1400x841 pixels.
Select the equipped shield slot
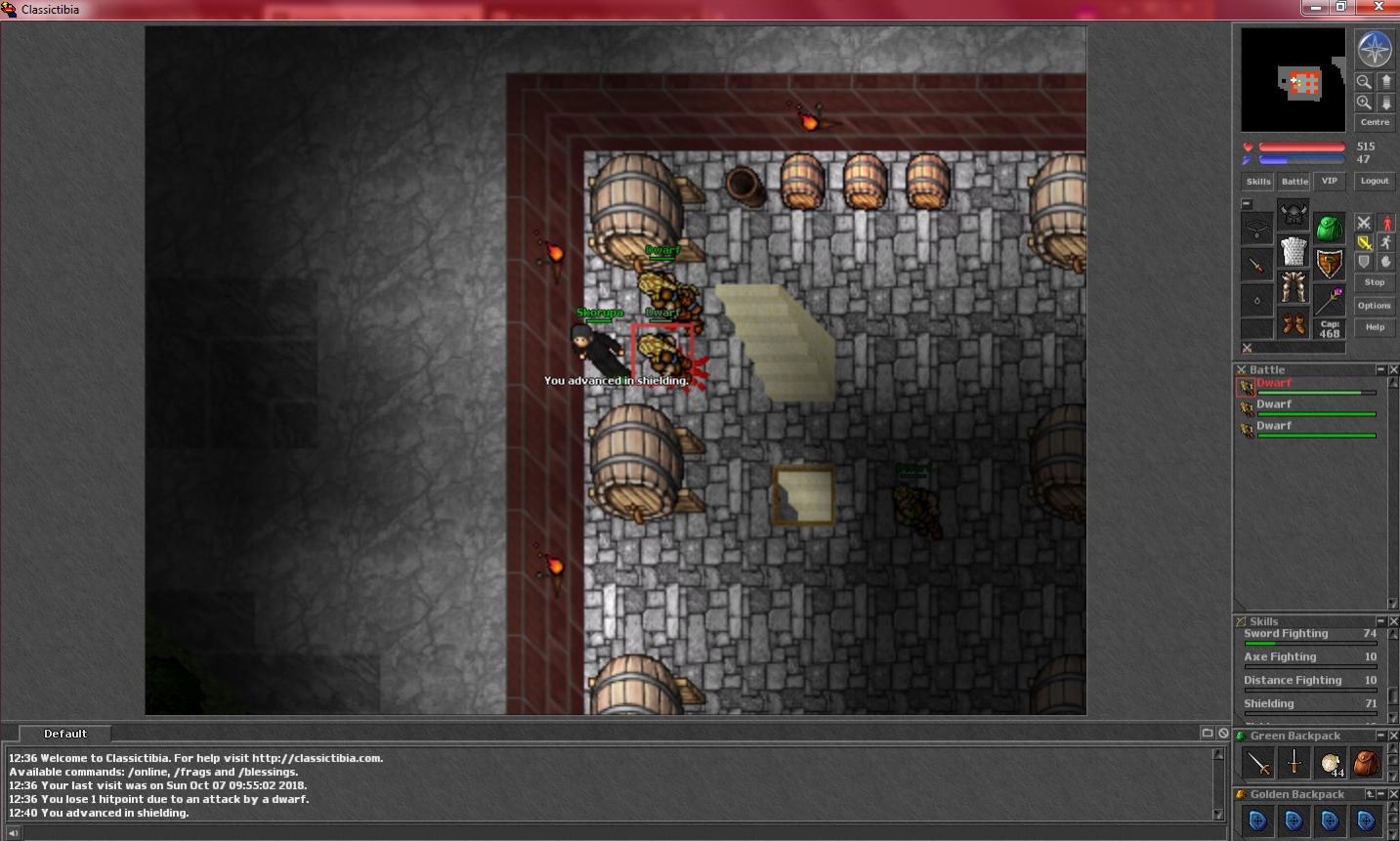(1329, 264)
